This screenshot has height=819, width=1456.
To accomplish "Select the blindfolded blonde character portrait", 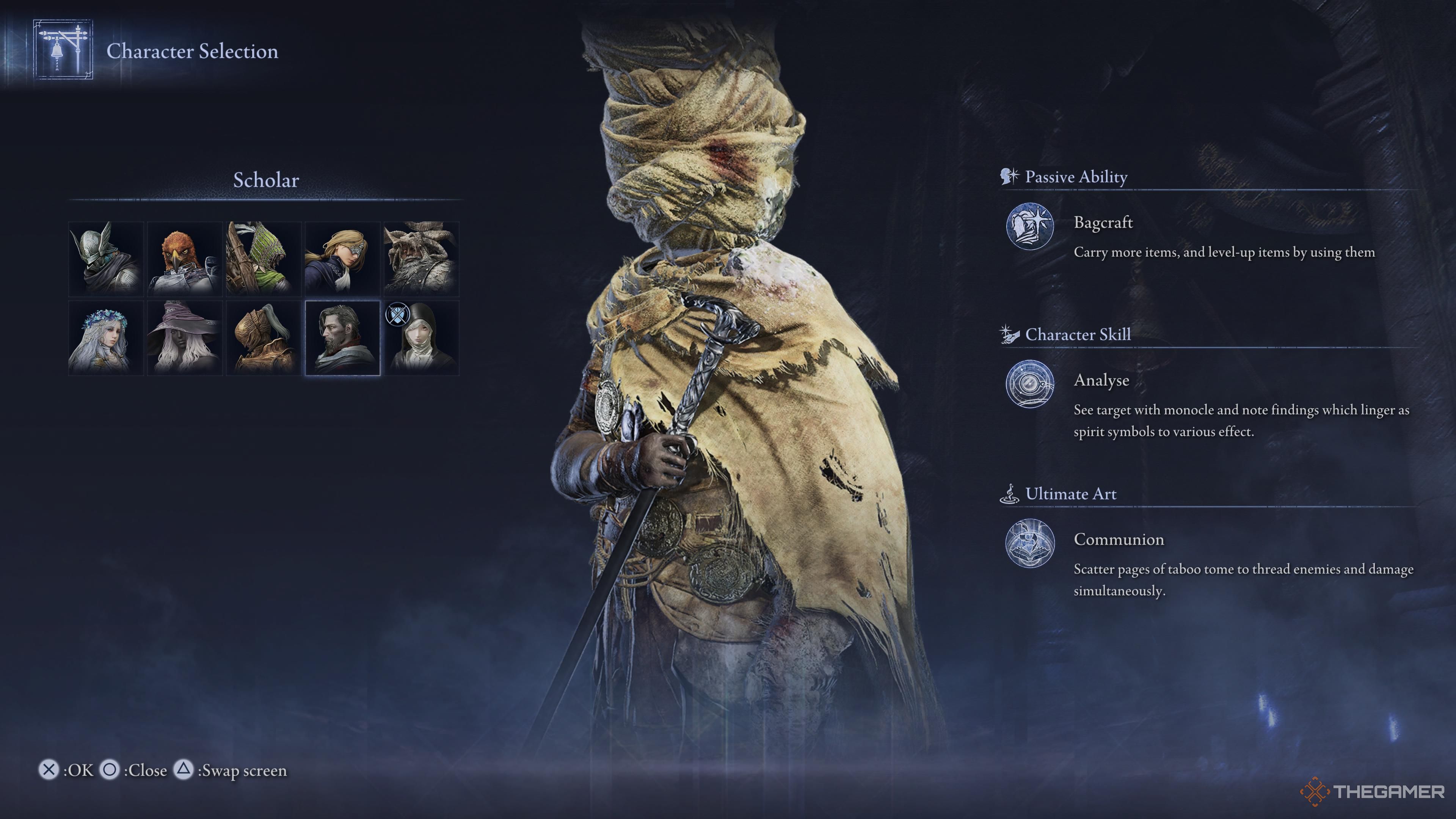I will [x=343, y=259].
